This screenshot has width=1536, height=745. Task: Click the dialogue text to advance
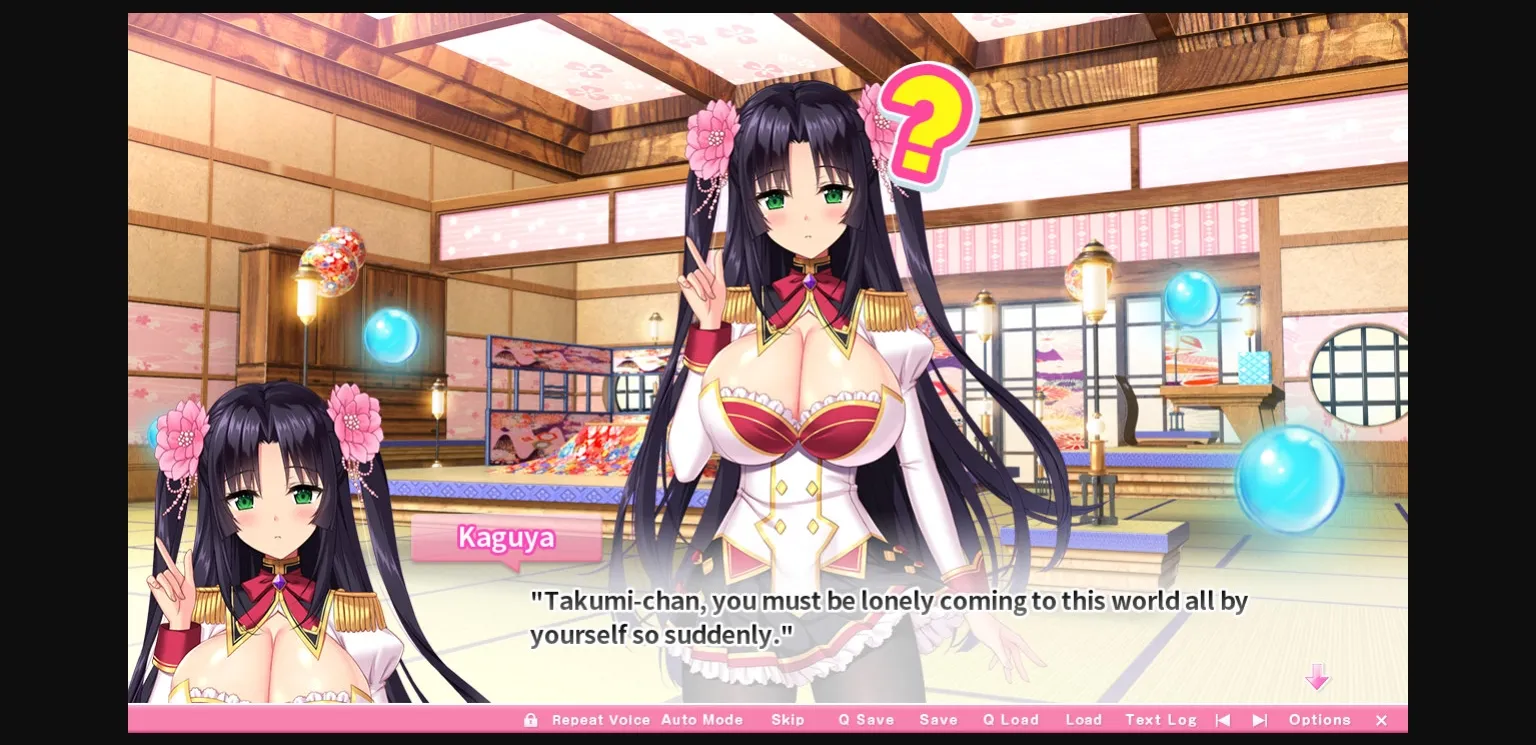tap(888, 616)
